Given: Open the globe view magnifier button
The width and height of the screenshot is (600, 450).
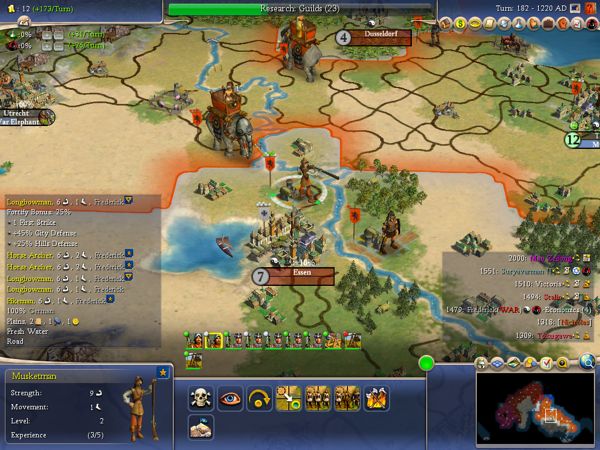Looking at the screenshot, I should [587, 362].
